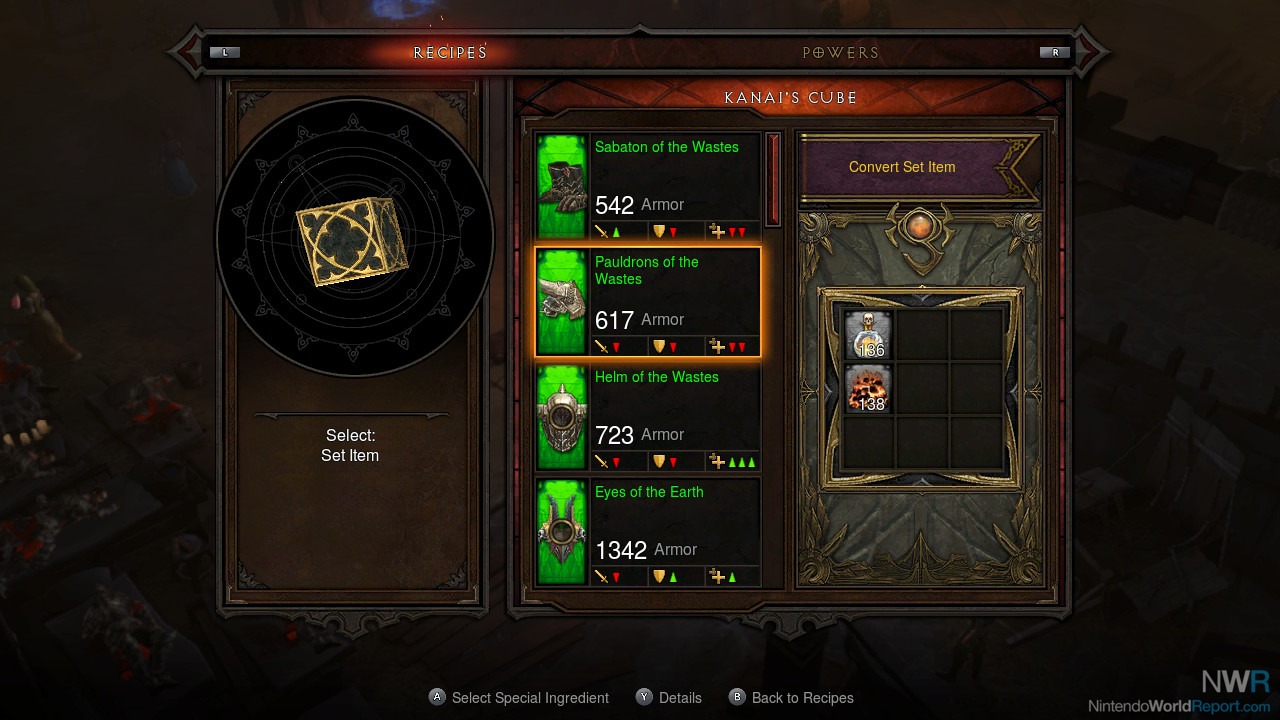Choose Pauldrons of the Wastes item
This screenshot has width=1280, height=720.
(x=648, y=302)
